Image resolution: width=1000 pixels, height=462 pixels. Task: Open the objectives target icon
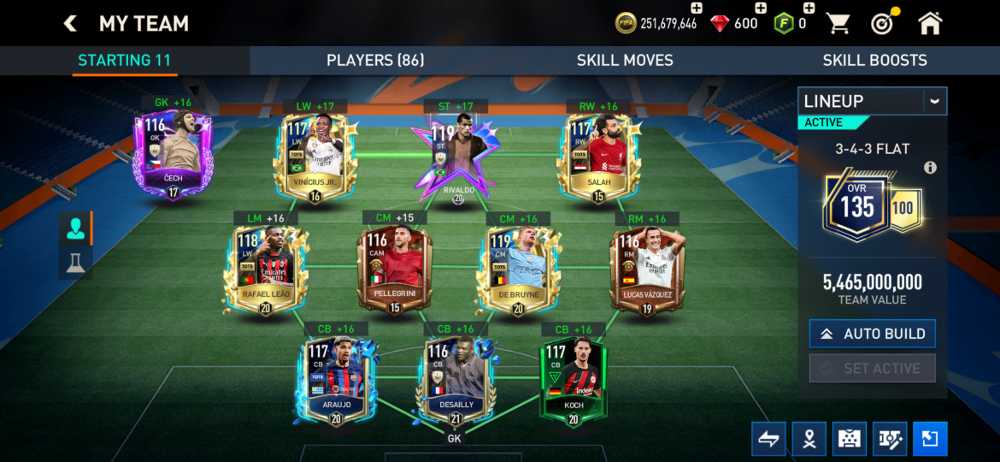tap(882, 23)
